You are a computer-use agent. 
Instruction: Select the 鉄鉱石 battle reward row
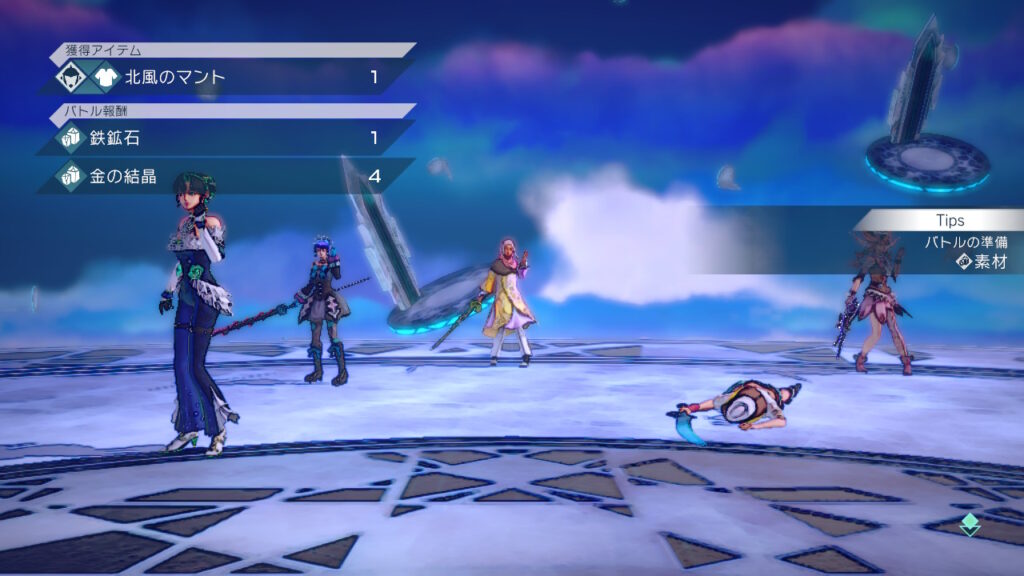point(227,138)
